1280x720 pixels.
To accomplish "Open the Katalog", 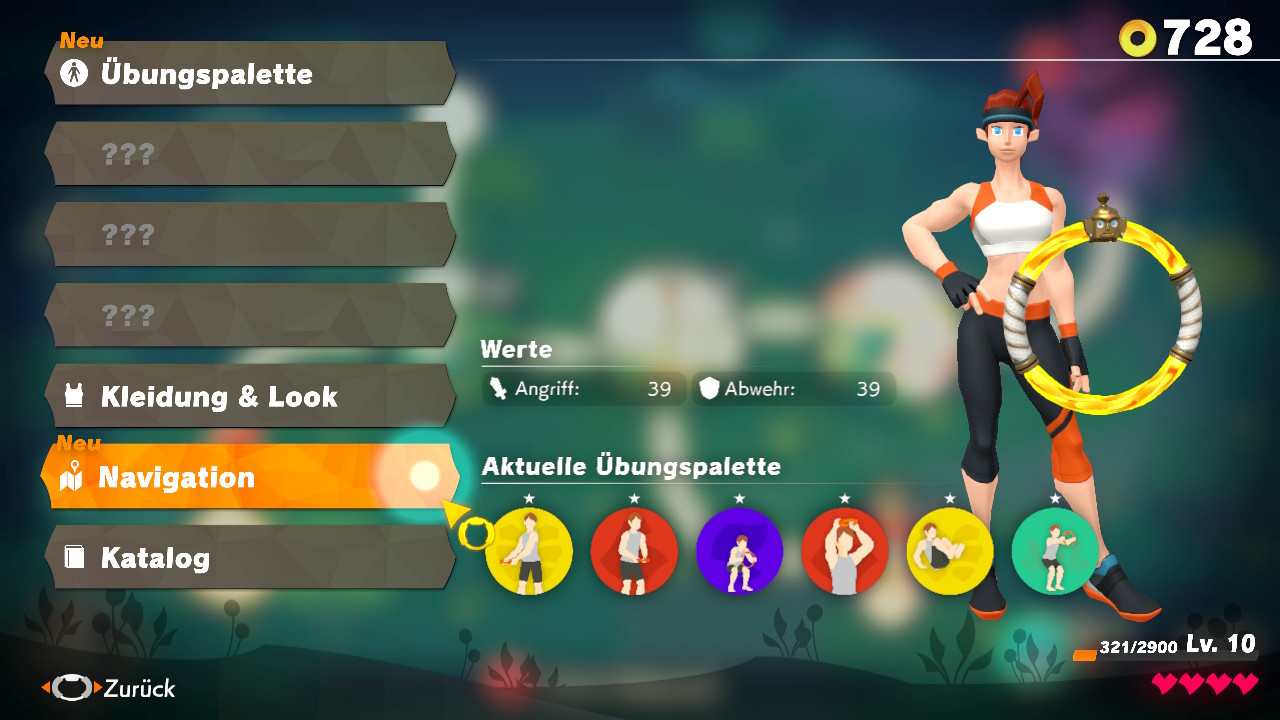I will 250,558.
